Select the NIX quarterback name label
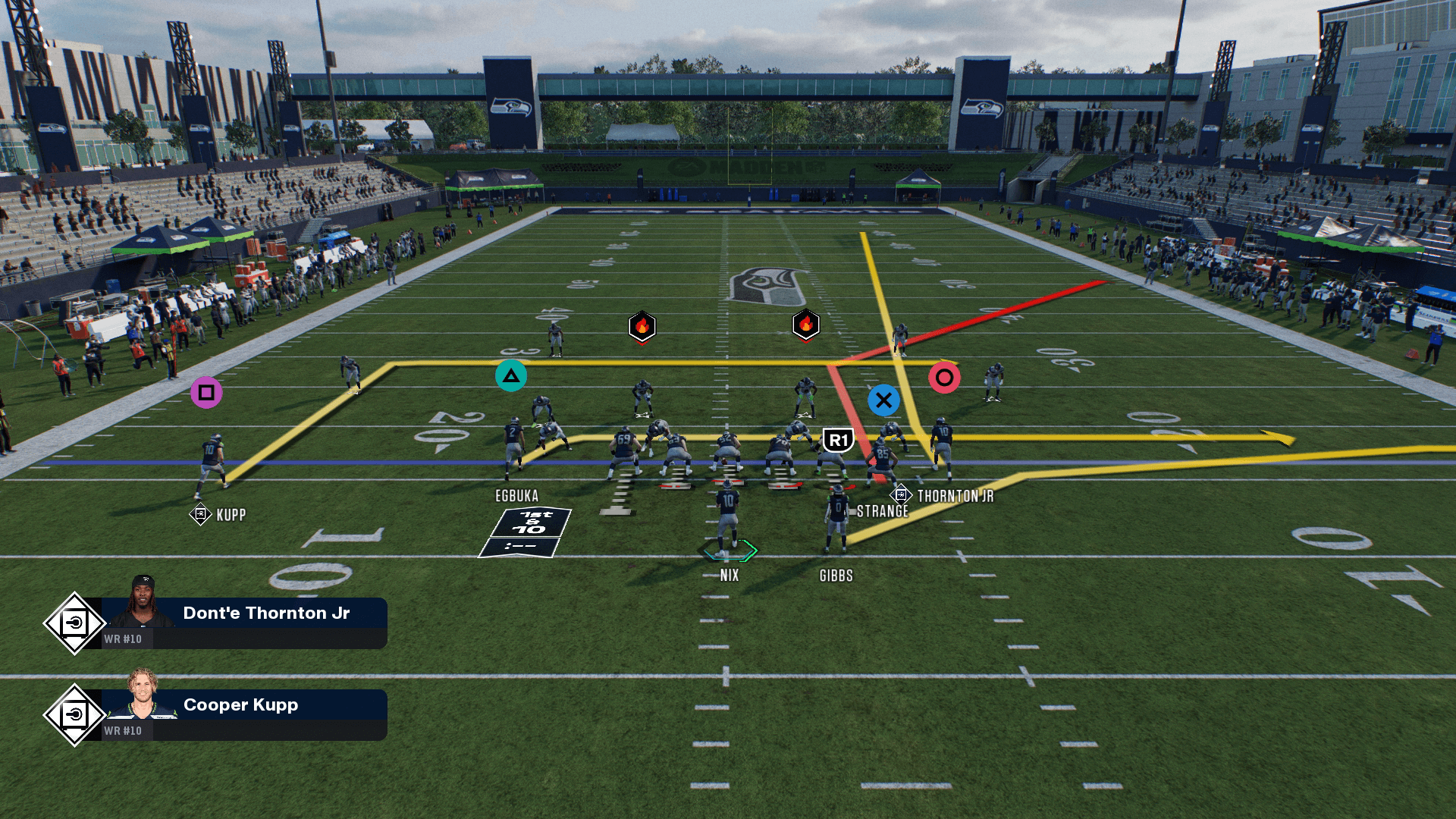1456x819 pixels. coord(730,576)
